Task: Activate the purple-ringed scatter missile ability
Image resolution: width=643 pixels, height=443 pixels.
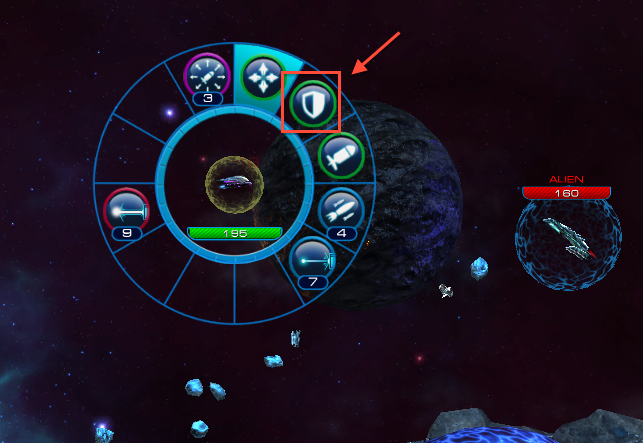Action: pos(207,76)
